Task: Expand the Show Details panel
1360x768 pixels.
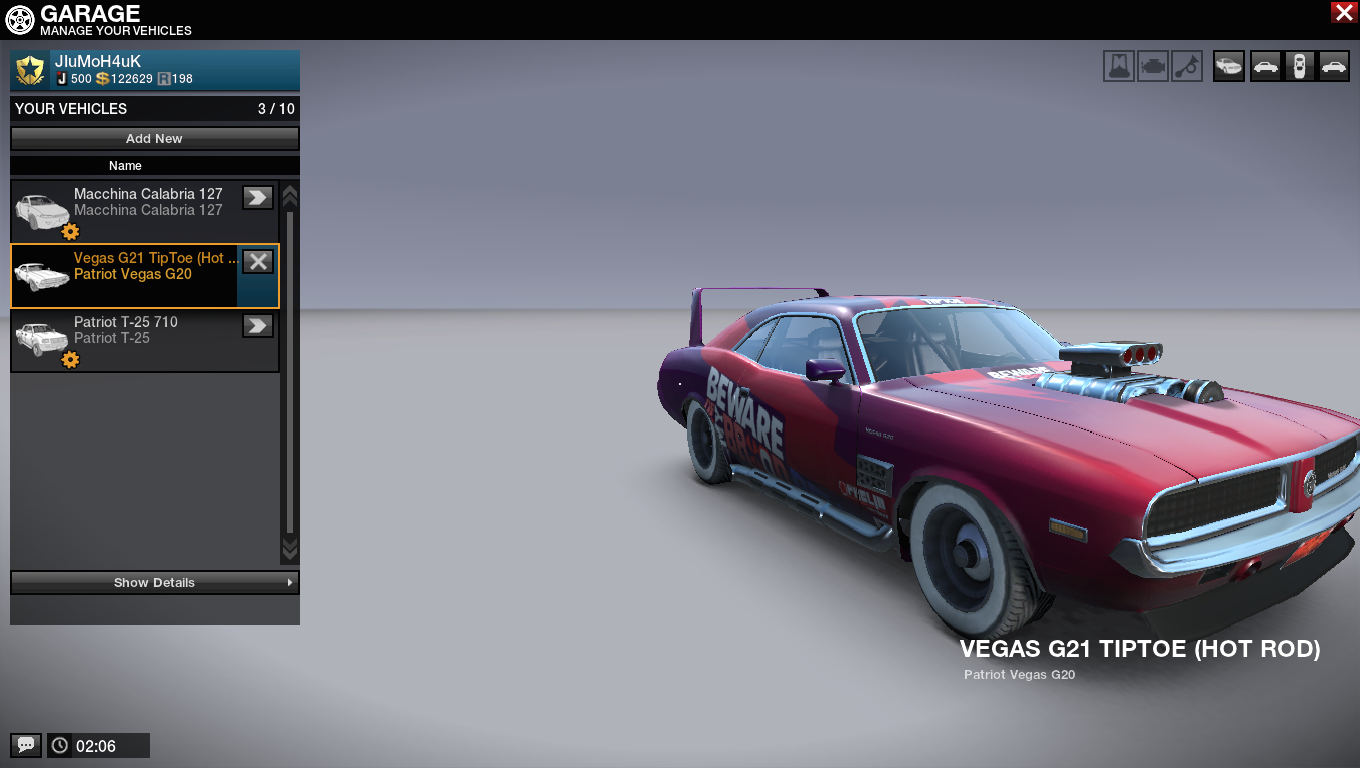Action: tap(155, 583)
